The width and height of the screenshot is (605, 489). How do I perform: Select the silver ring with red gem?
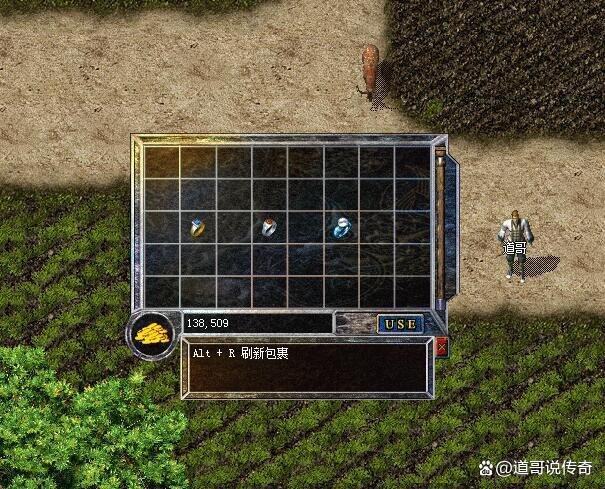269,227
